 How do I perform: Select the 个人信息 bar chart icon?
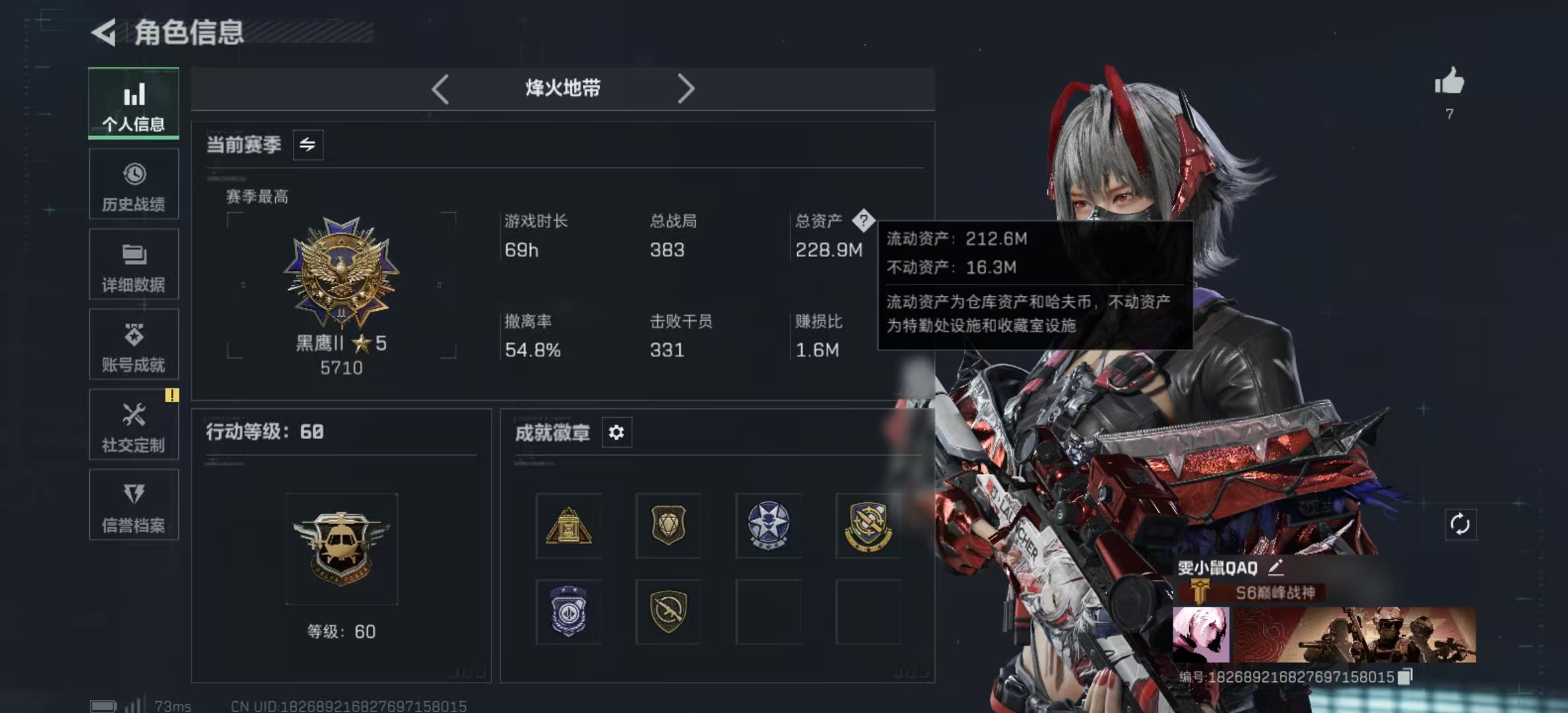[x=133, y=102]
